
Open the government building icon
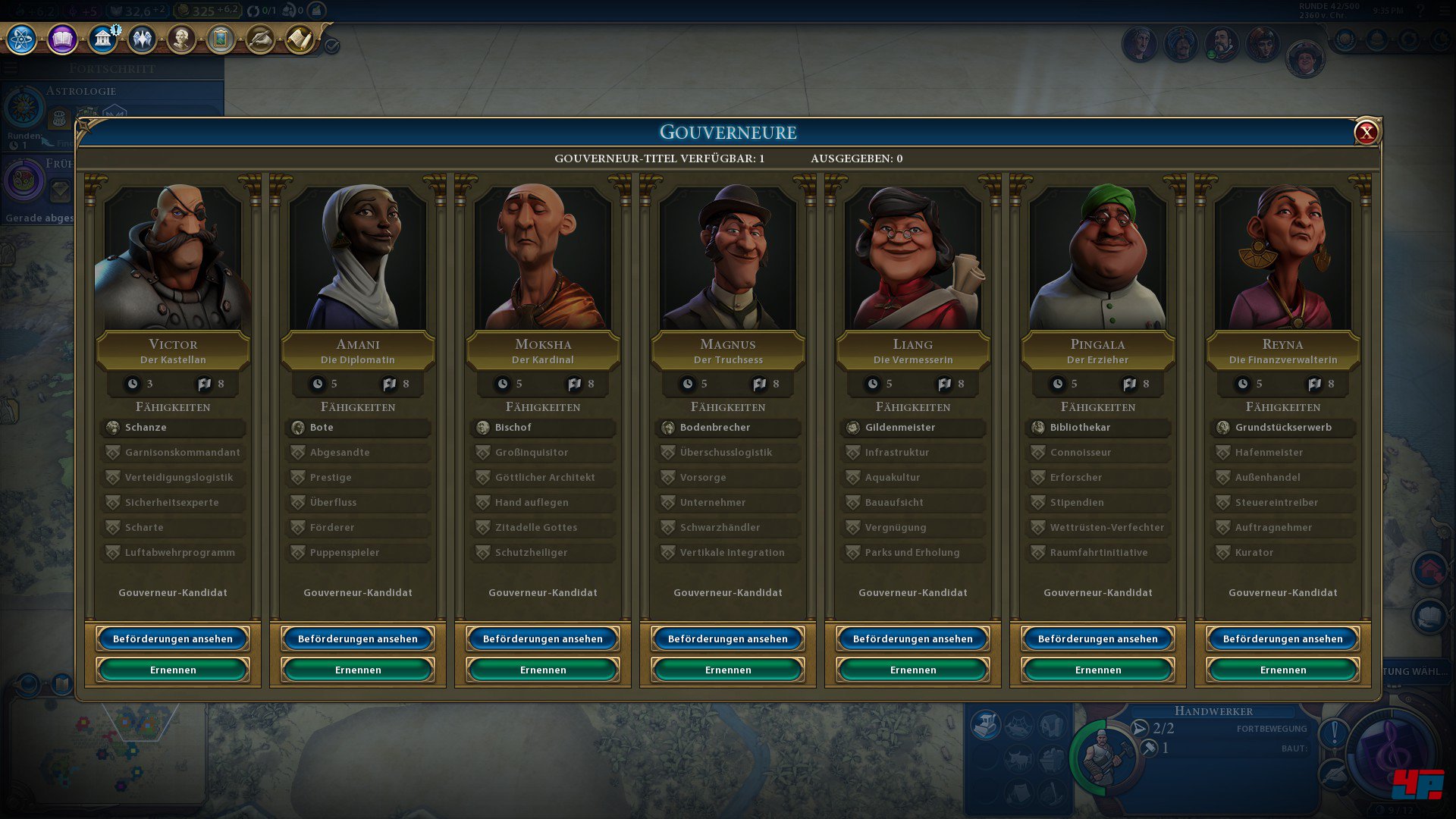pyautogui.click(x=102, y=39)
